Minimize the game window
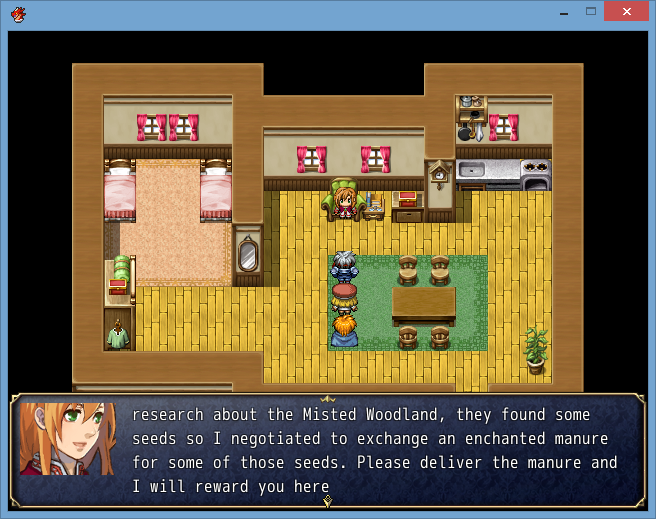Viewport: 656px width, 519px height. pyautogui.click(x=563, y=11)
